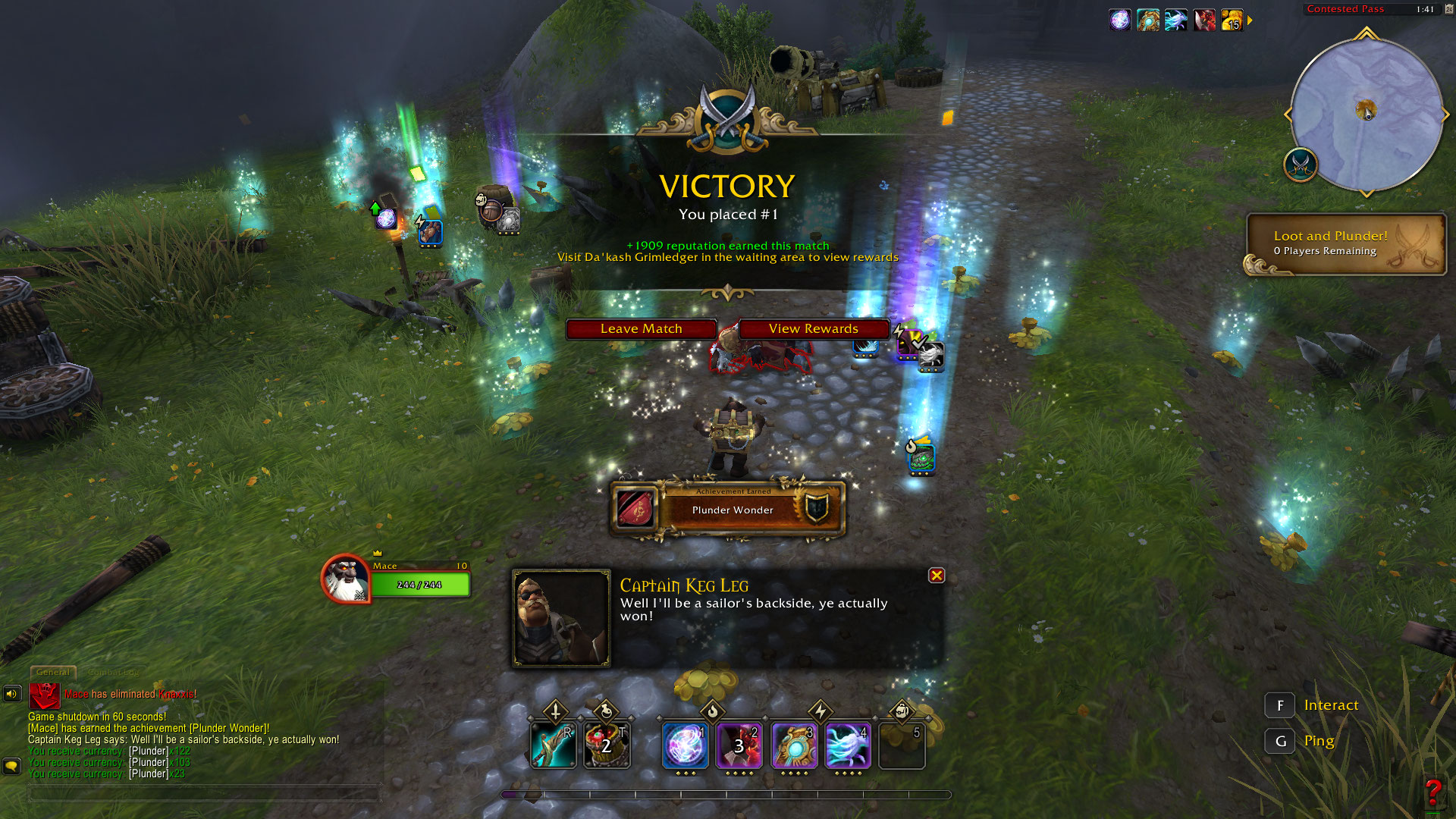
Task: Use the glowing sword weapon ability
Action: click(x=553, y=746)
